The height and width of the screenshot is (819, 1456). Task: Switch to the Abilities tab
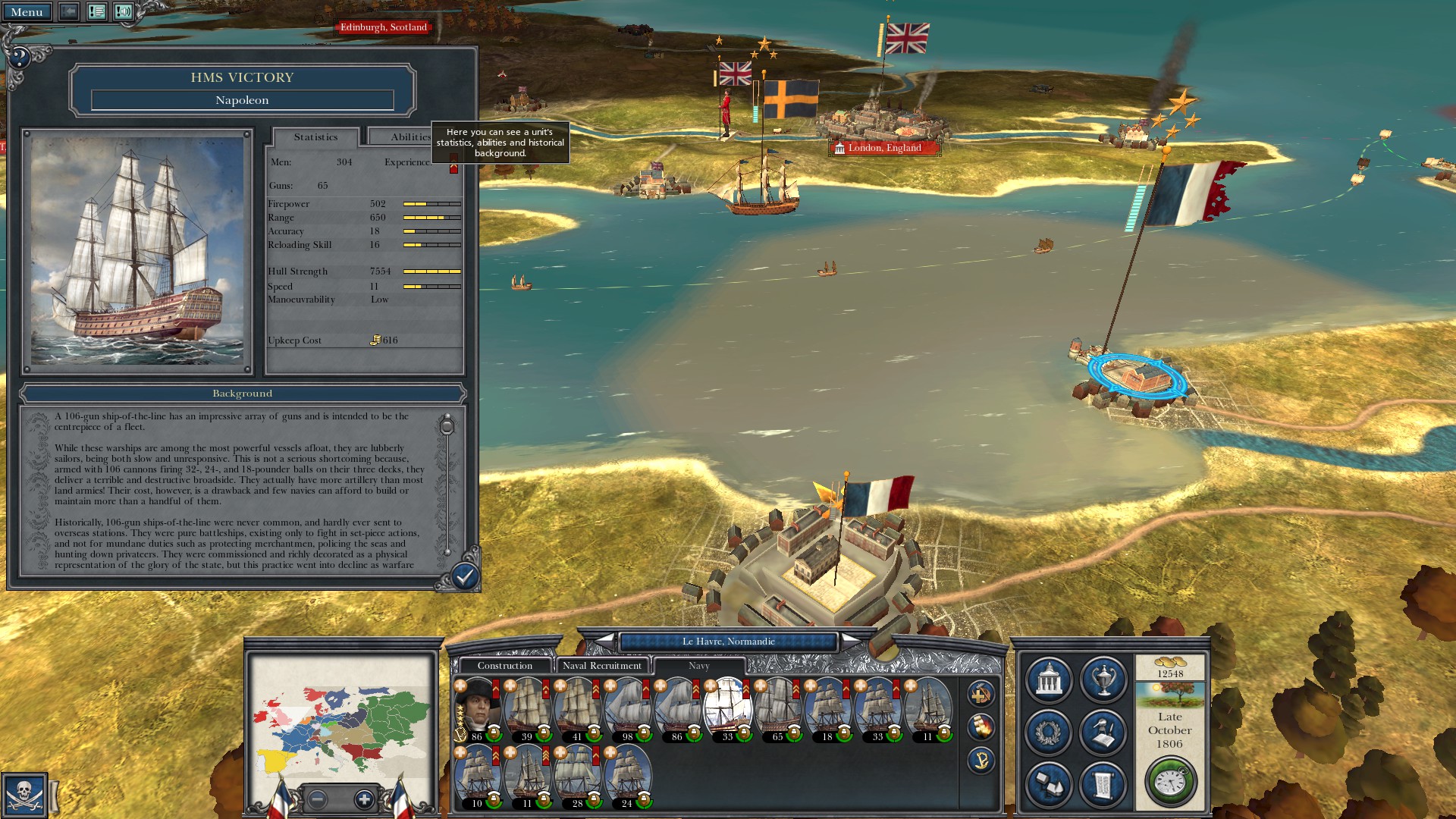point(409,137)
